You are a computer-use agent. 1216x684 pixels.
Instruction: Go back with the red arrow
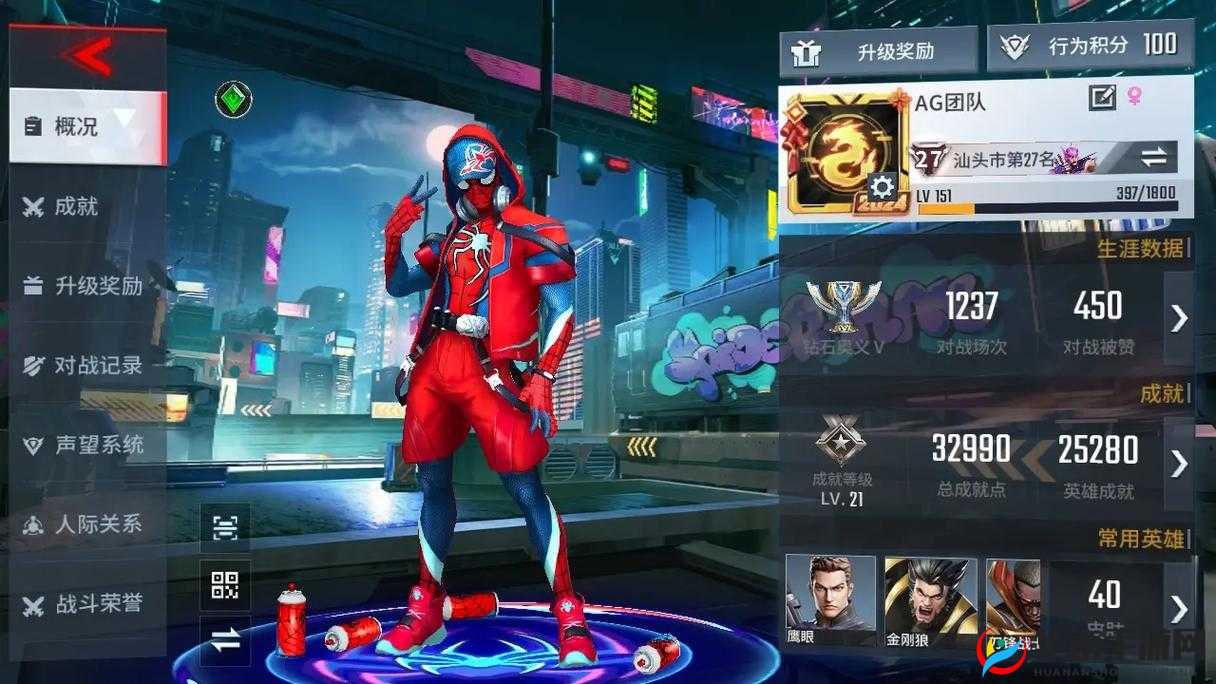(88, 56)
